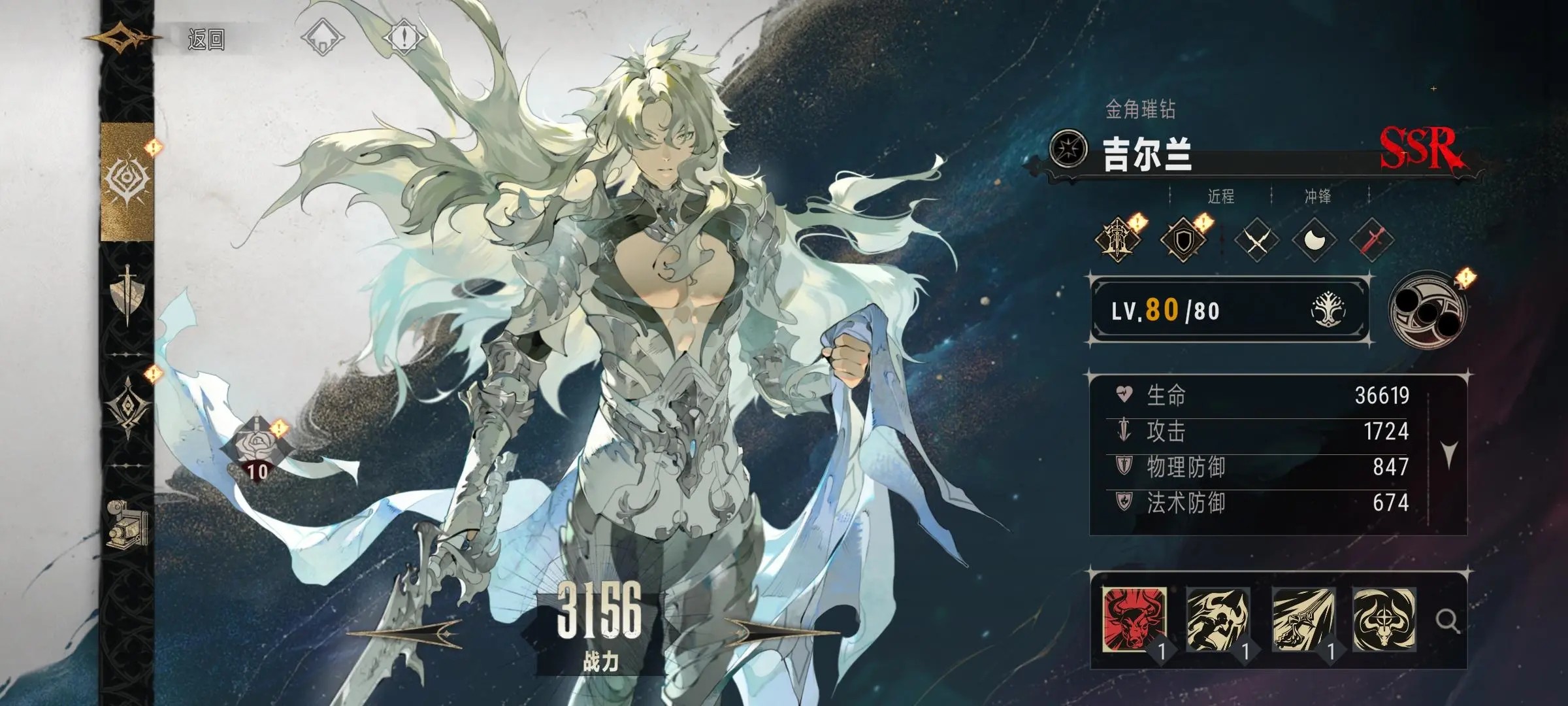Viewport: 1568px width, 706px height.
Task: Go back with the 返回 button
Action: point(205,40)
